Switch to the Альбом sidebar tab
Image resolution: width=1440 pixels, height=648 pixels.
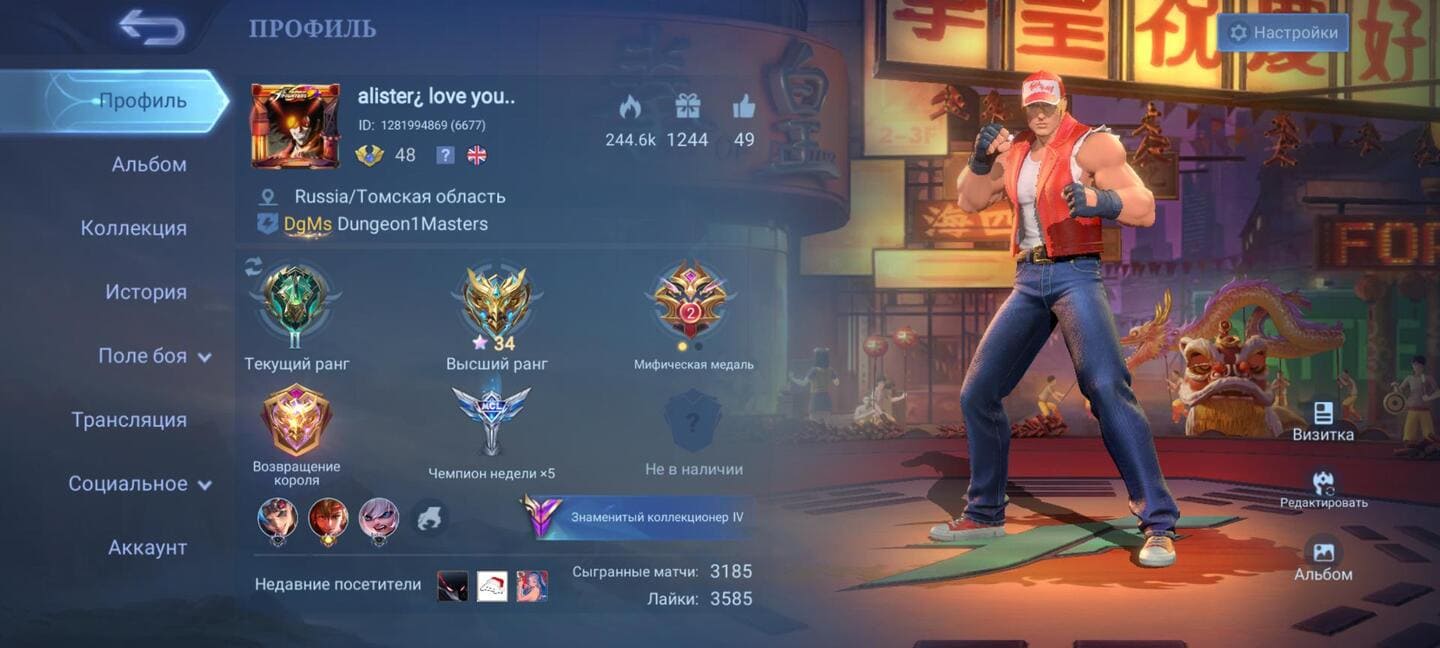point(149,165)
